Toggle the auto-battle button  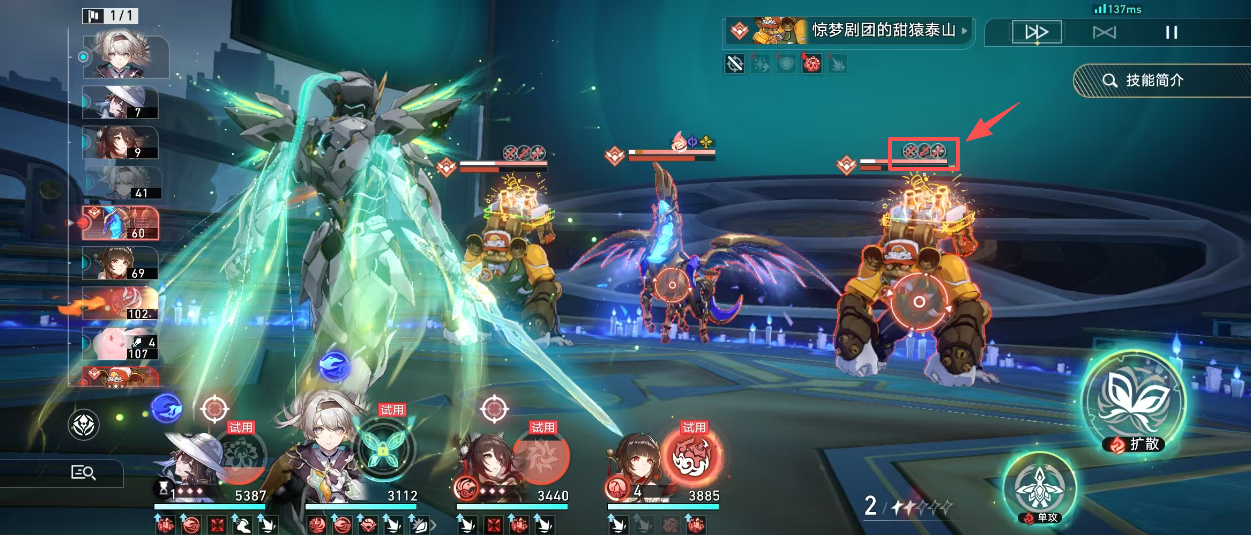1104,32
